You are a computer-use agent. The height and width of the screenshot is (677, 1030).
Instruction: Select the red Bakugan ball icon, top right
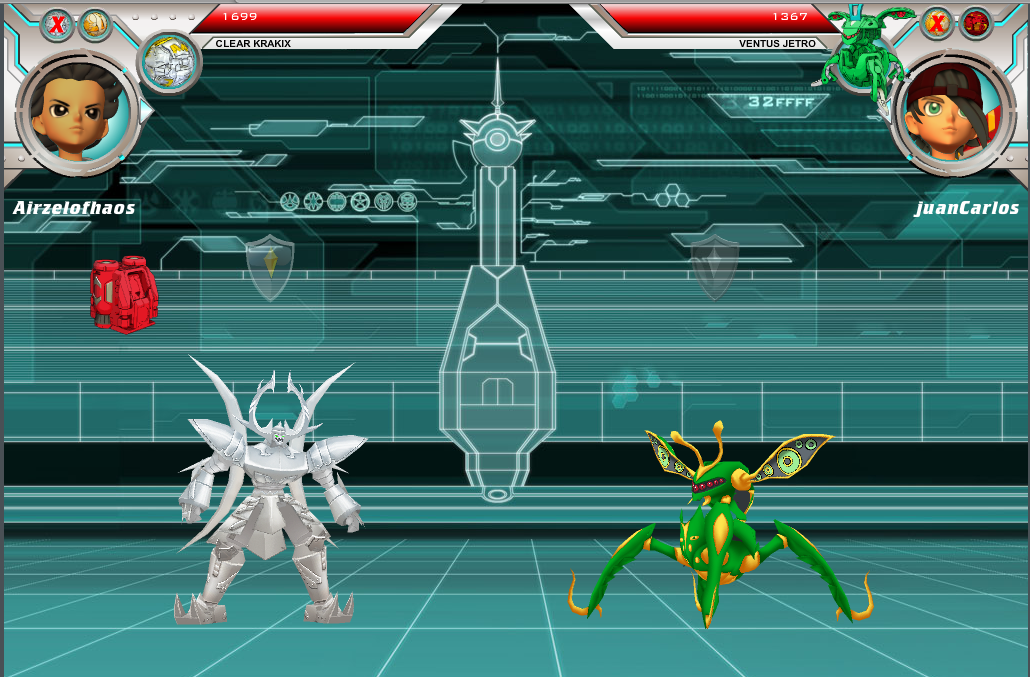(975, 22)
